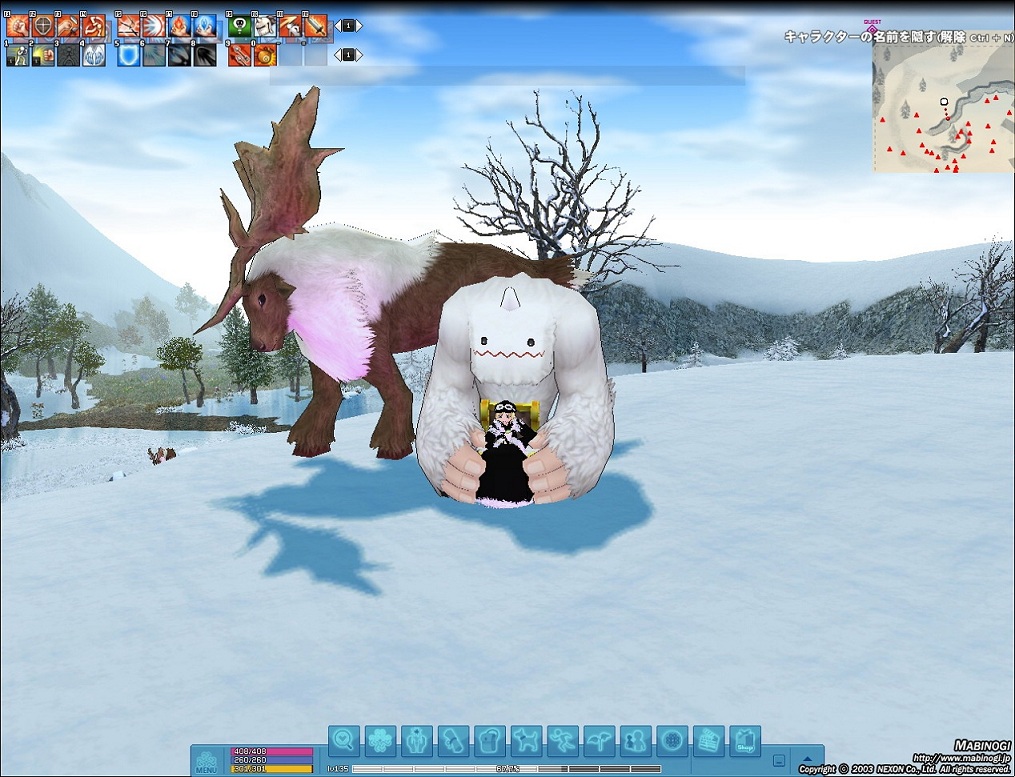Activate the green skull skill icon
The image size is (1015, 777).
click(239, 26)
